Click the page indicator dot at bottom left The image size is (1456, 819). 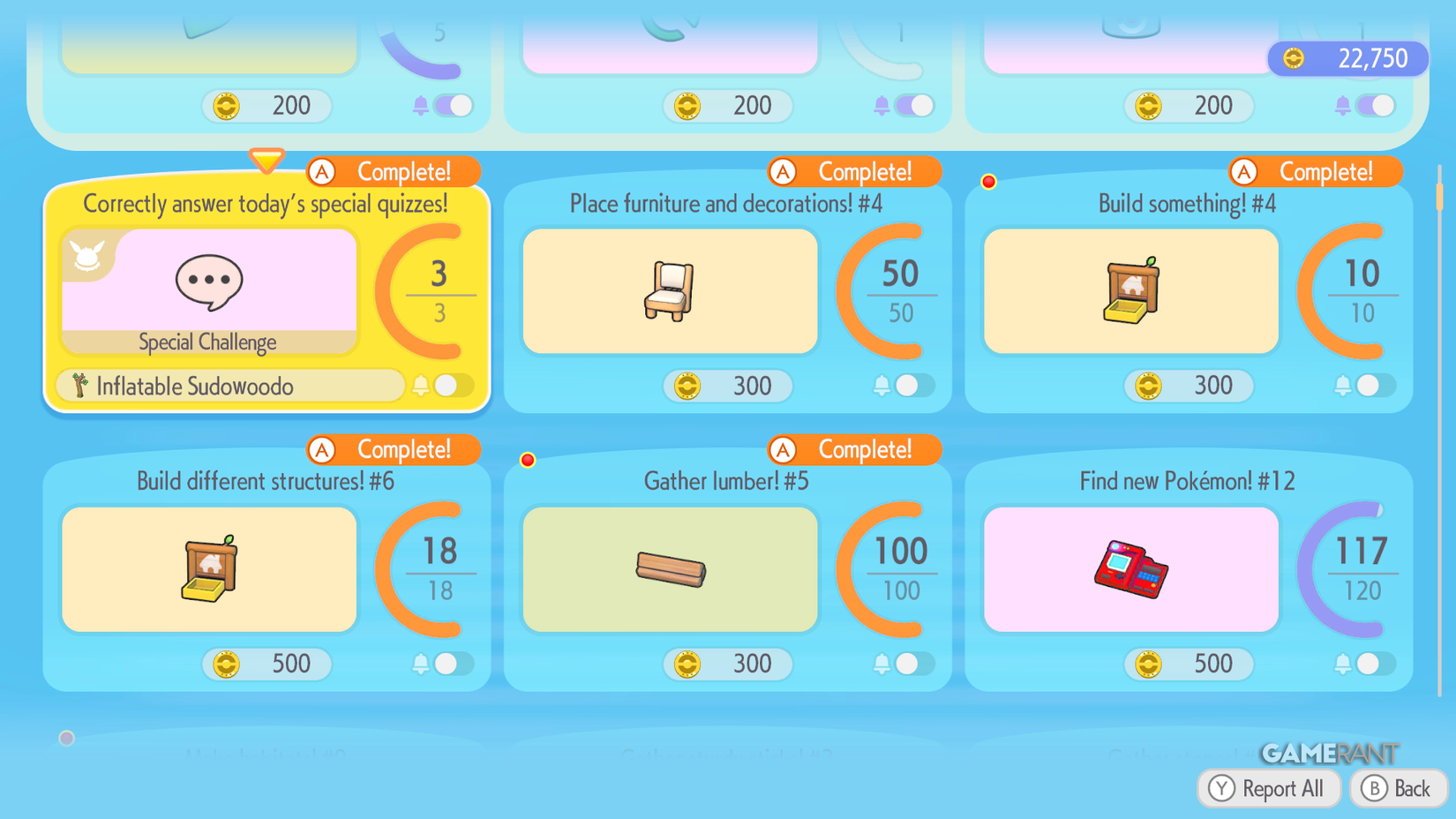(66, 738)
